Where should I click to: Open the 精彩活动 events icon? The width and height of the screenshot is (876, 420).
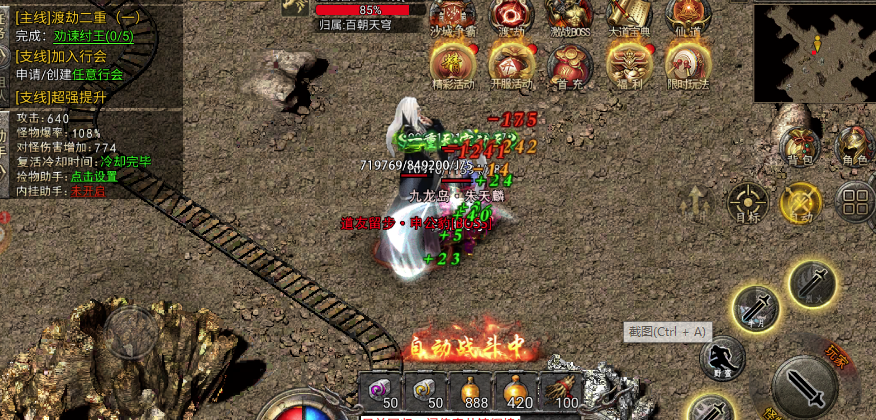click(453, 66)
